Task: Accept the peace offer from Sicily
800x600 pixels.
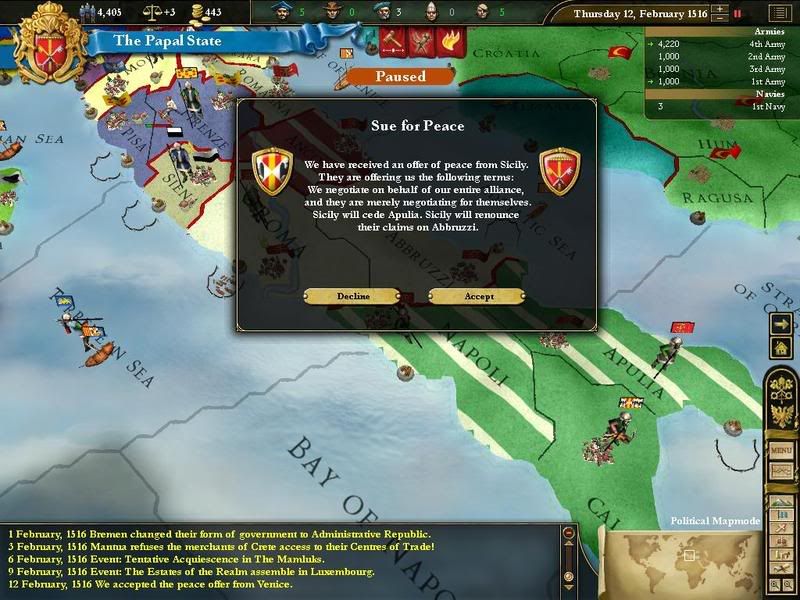Action: click(x=476, y=296)
